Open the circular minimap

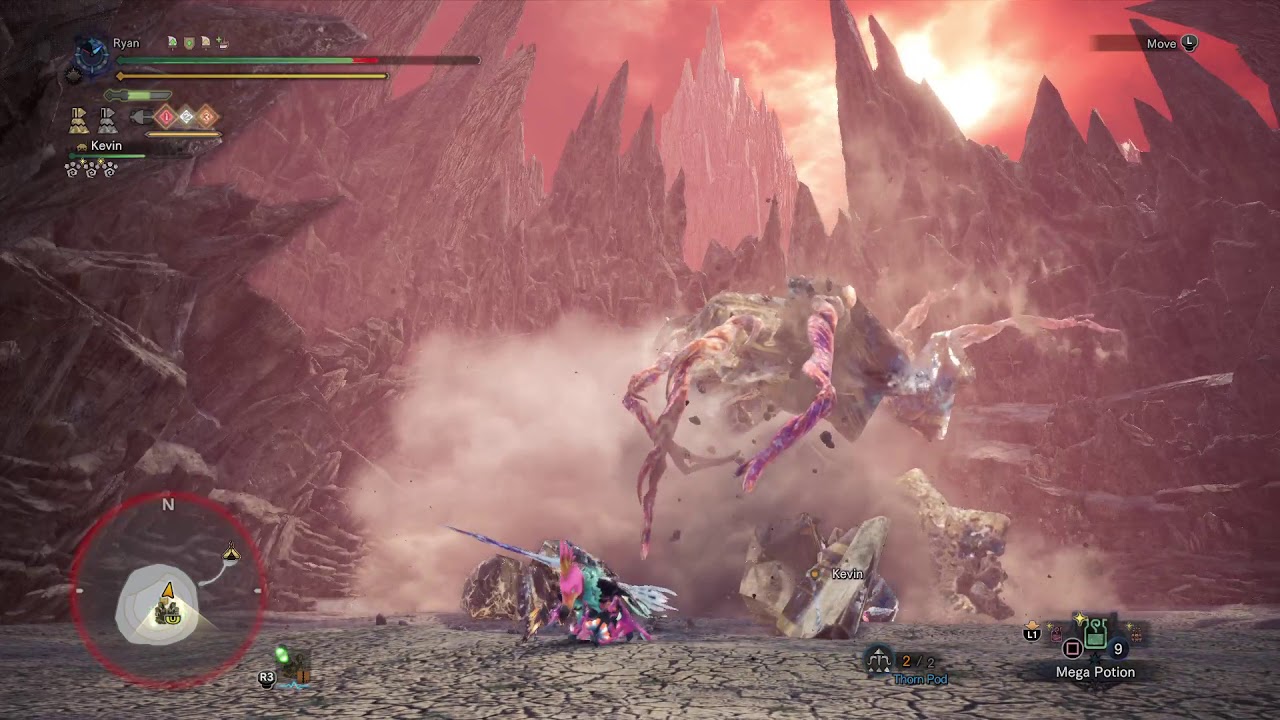tap(167, 592)
